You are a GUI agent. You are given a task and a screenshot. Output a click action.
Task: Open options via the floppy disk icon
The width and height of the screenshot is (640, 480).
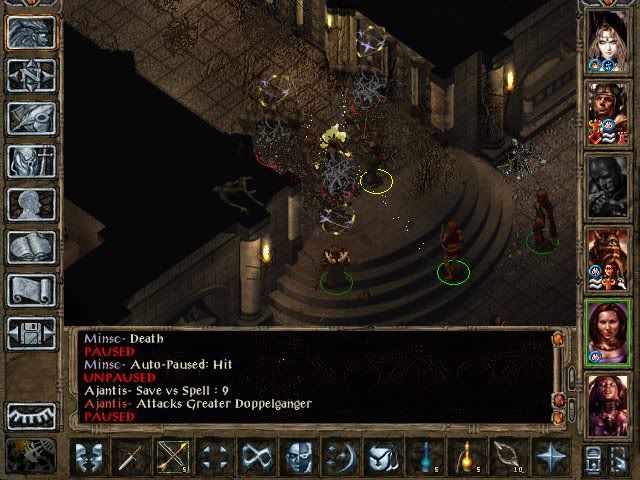(30, 333)
